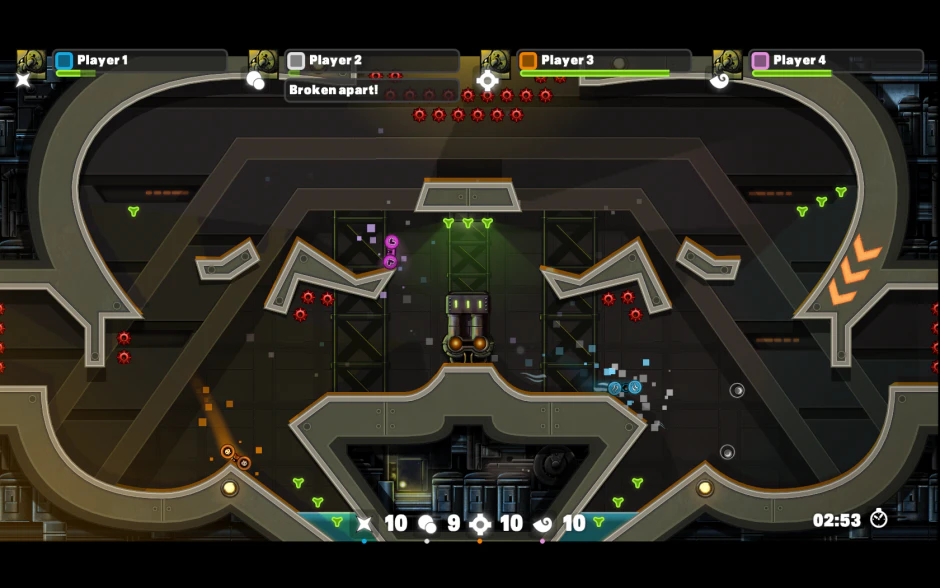
Task: Click the swirl score icon in bottom bar
Action: coord(543,523)
